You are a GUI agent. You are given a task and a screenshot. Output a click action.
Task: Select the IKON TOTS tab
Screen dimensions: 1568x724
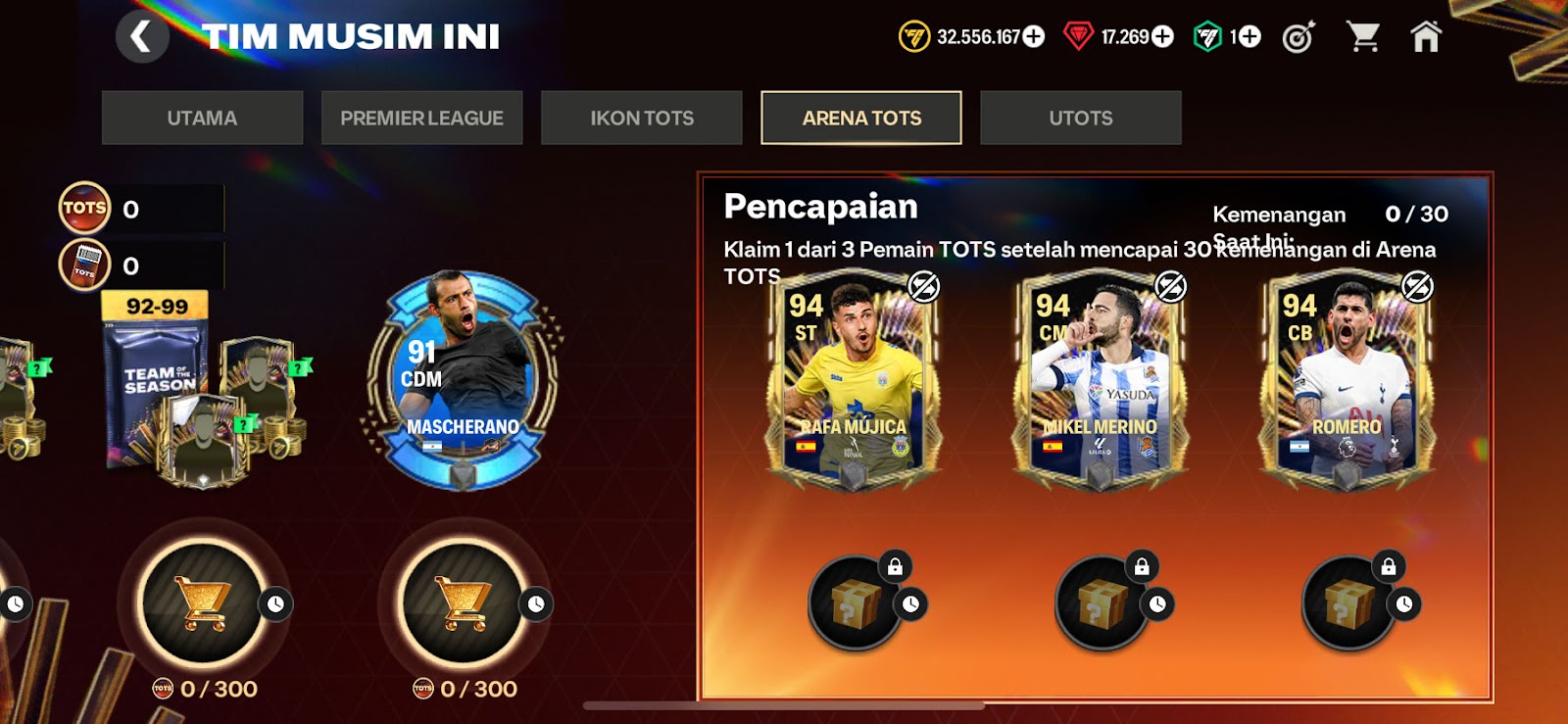tap(642, 118)
